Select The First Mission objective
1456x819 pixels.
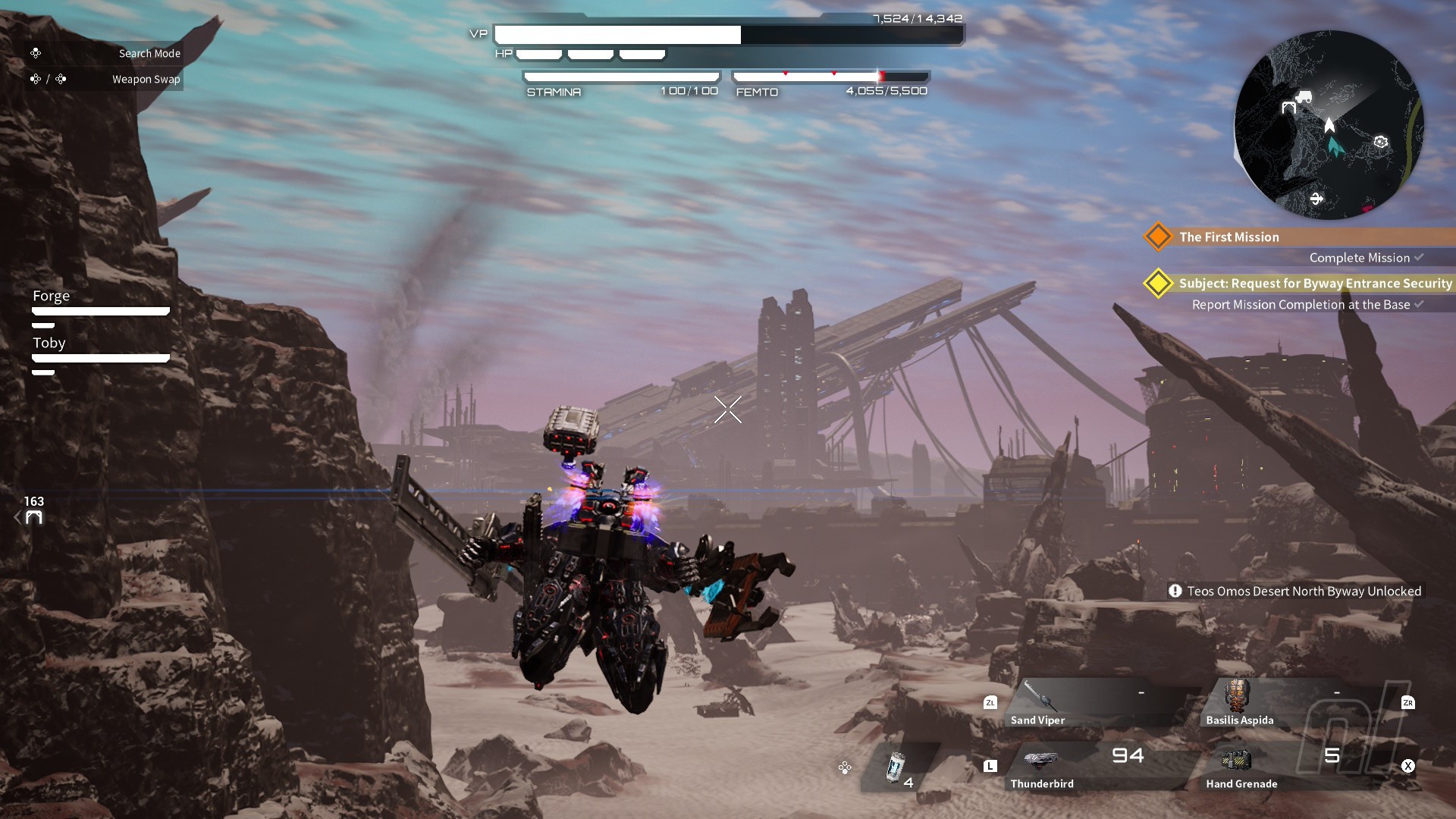point(1228,237)
